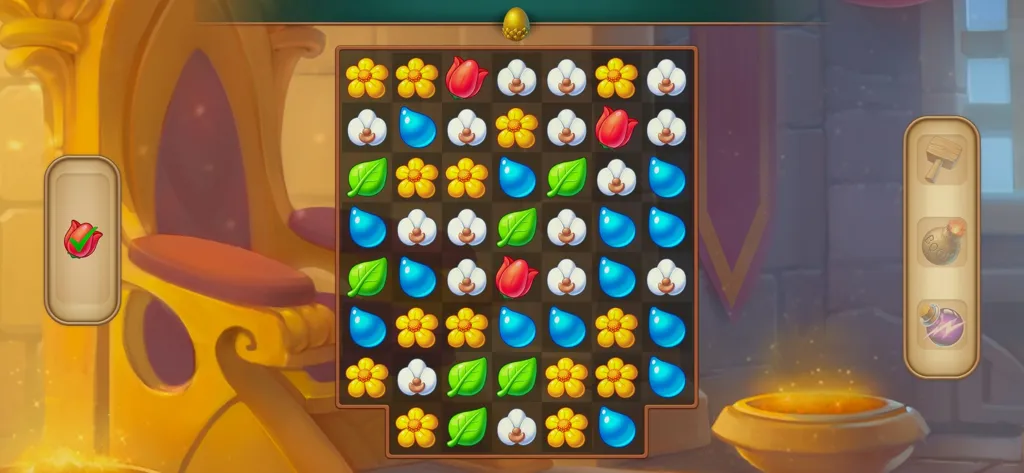
Task: Select the wooden hammer booster
Action: click(x=941, y=162)
